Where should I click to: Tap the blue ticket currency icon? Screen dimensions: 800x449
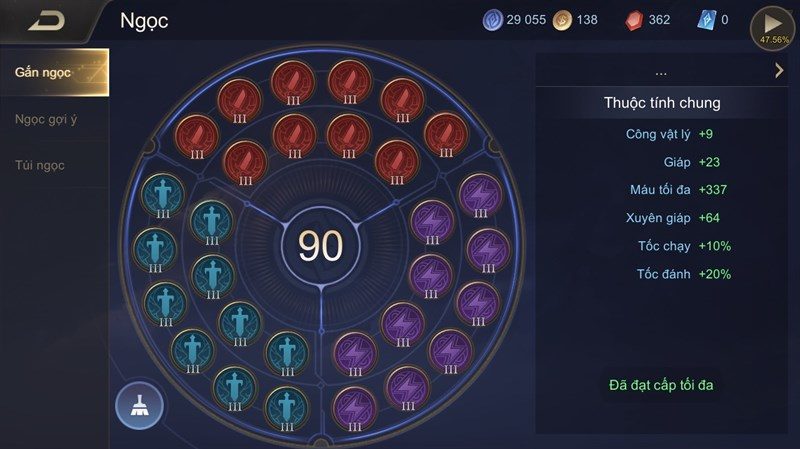[x=706, y=20]
